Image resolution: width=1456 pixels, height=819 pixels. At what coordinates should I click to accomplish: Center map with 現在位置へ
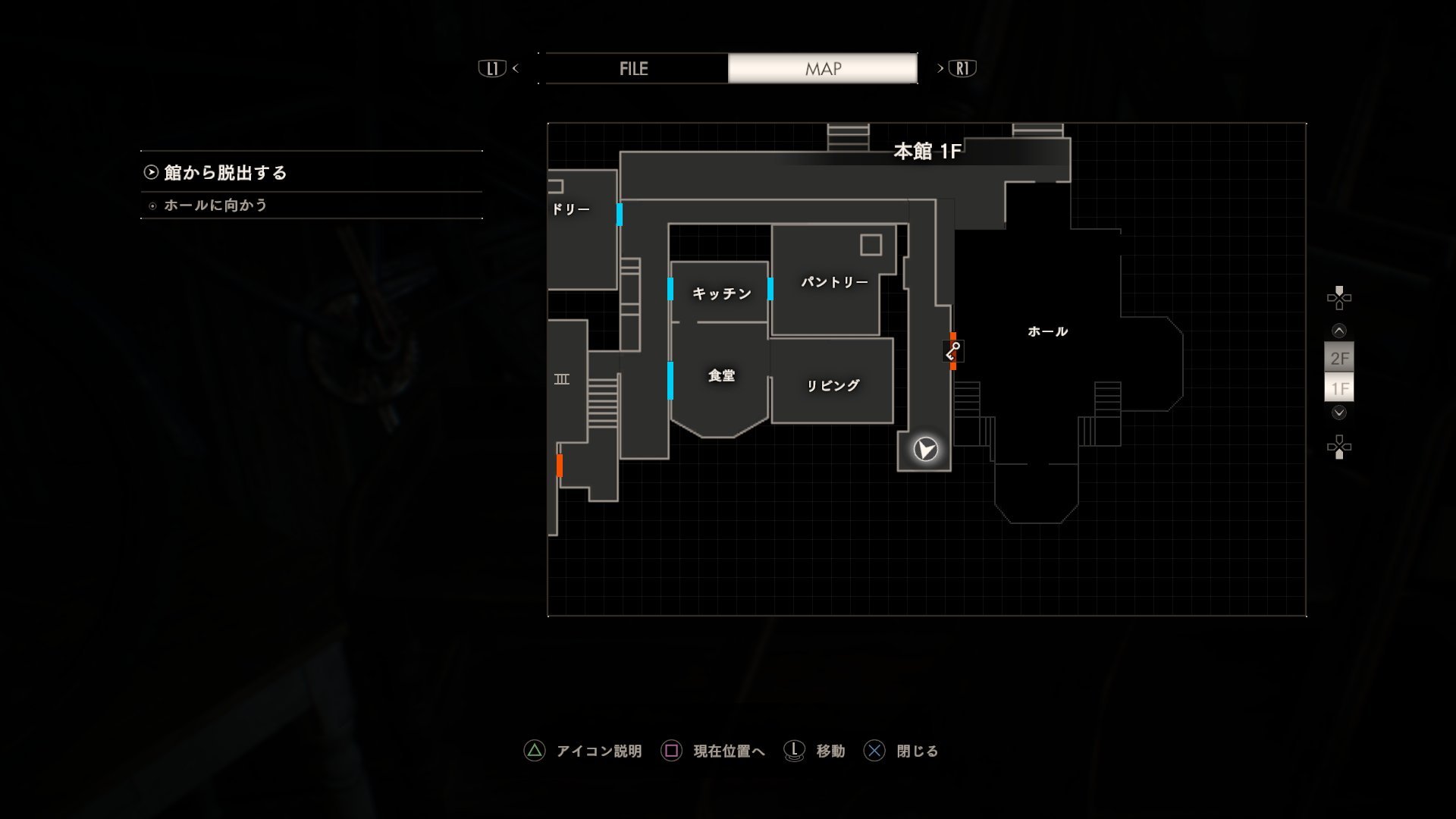[714, 751]
